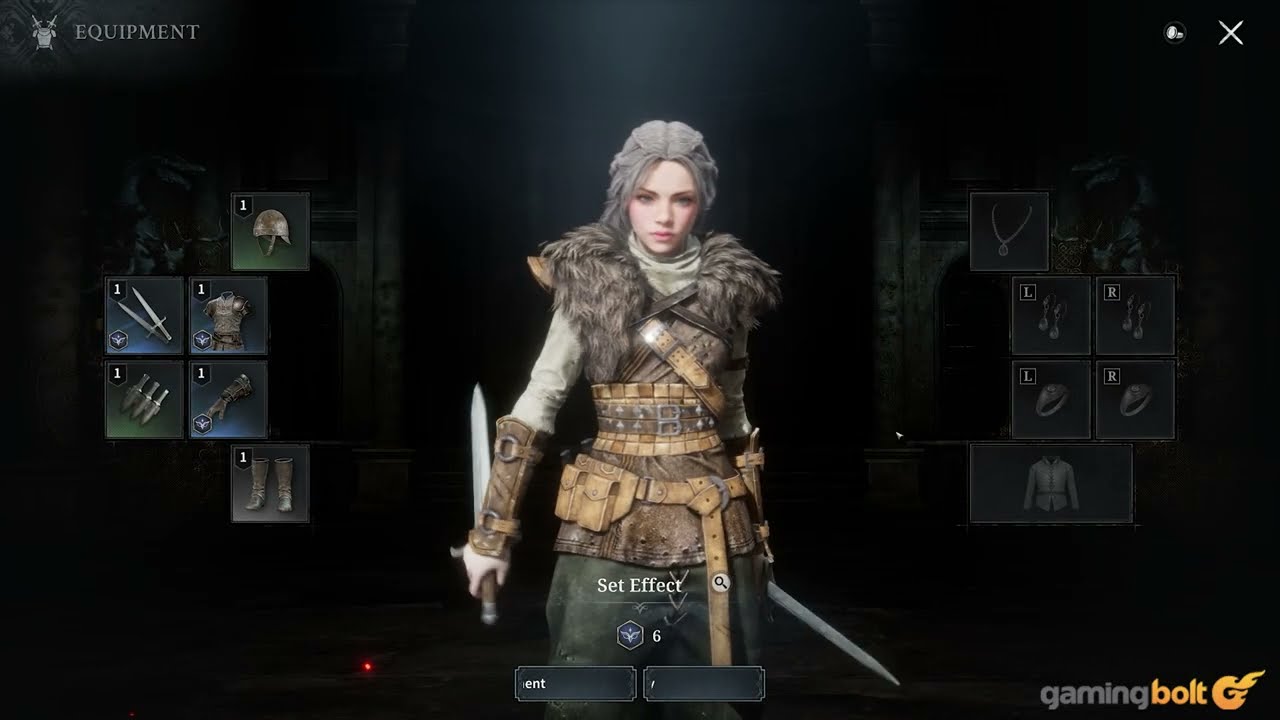Screen dimensions: 1280x720
Task: Click the bottom button ending in "ent"
Action: (x=575, y=684)
